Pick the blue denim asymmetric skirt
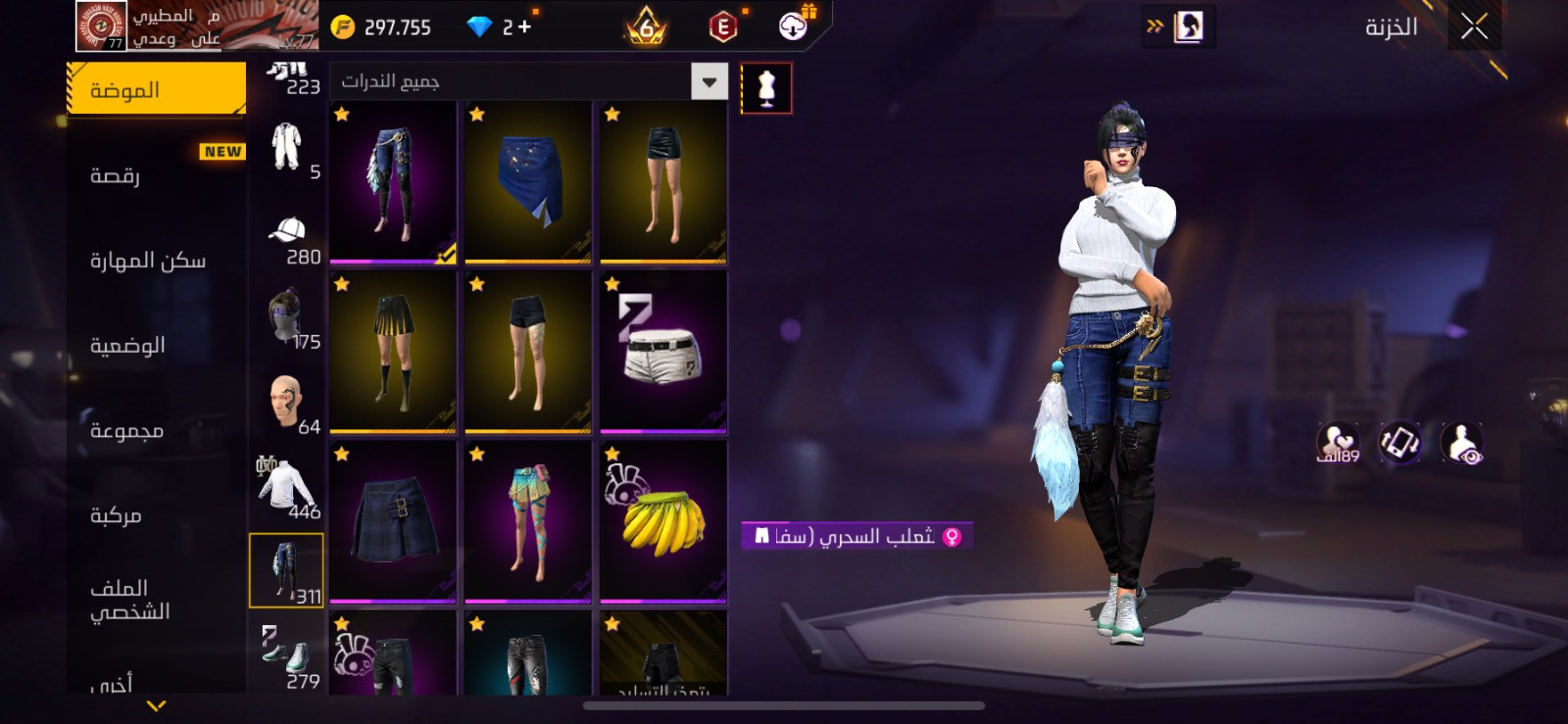The width and height of the screenshot is (1568, 724). tap(528, 182)
